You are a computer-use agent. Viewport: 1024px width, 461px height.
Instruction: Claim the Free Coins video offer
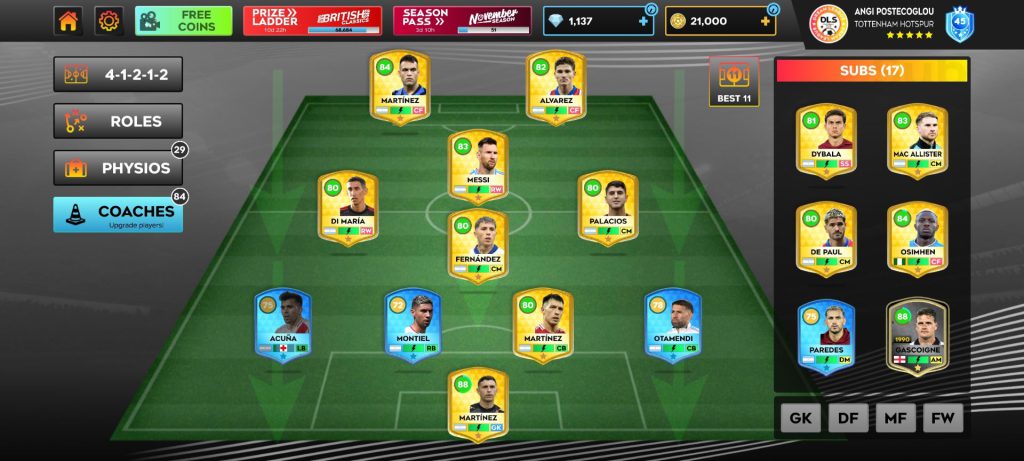(183, 20)
